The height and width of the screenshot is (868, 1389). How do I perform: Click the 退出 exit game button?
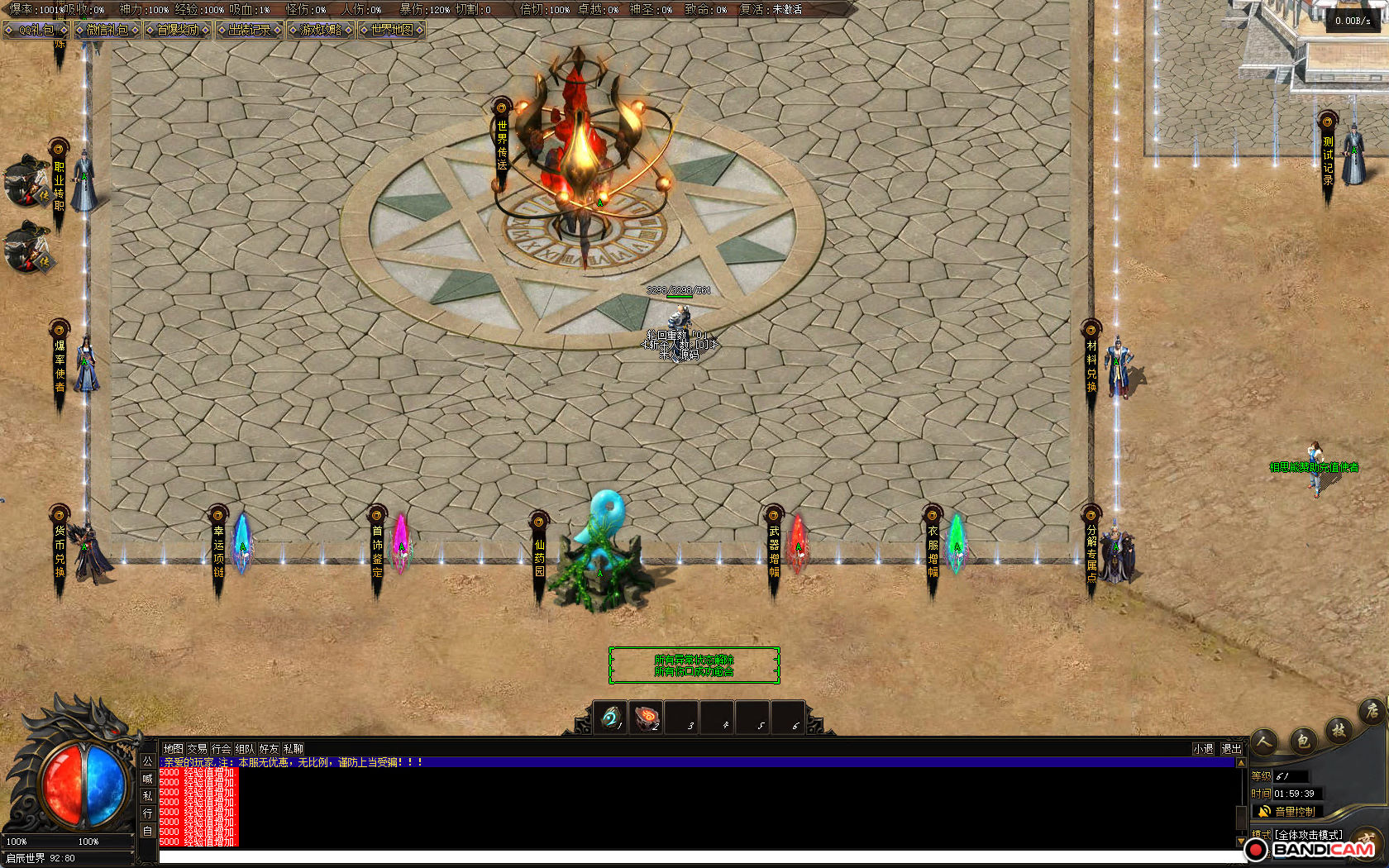[x=1231, y=749]
